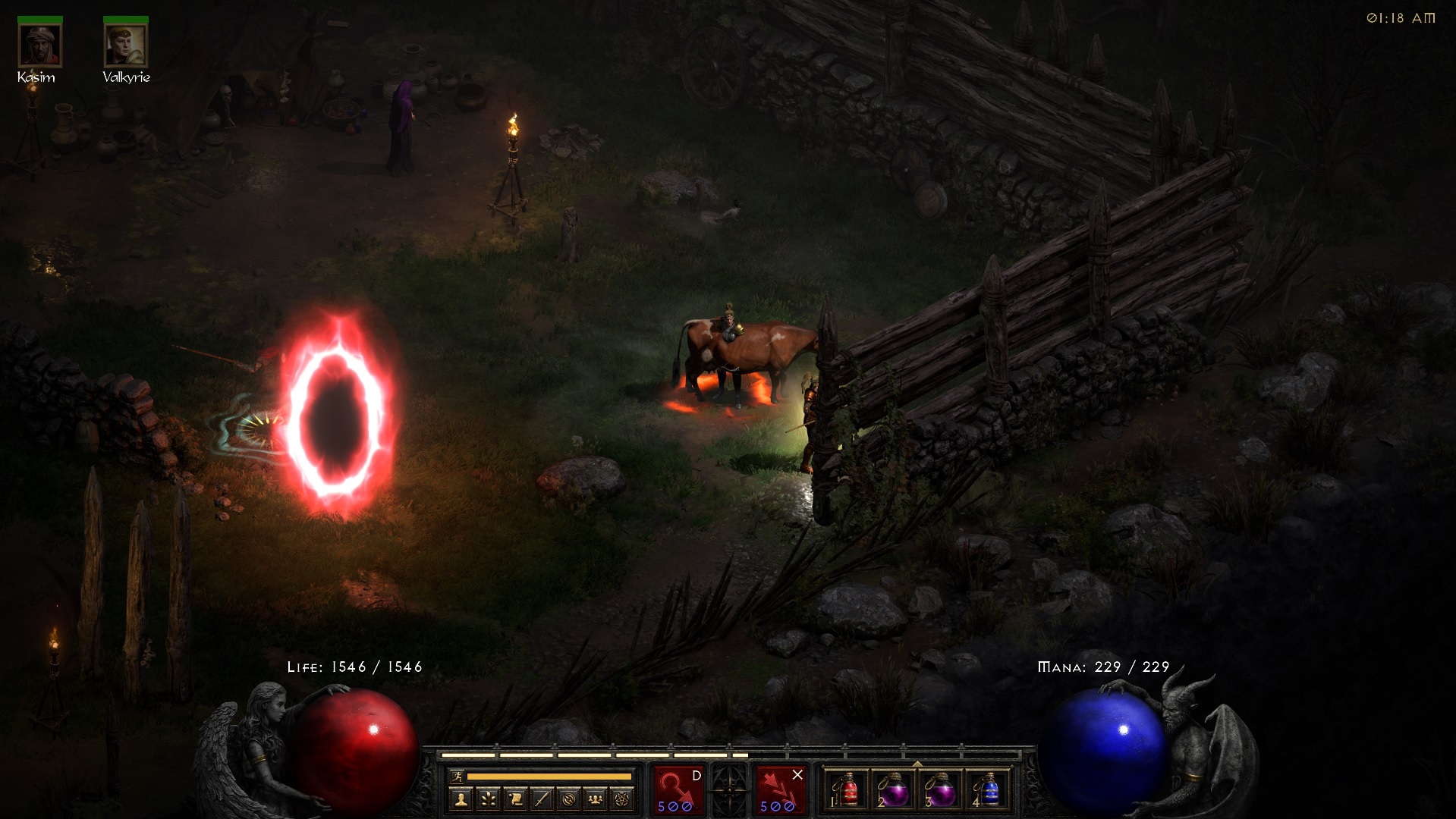Open the party icon with three figures
Screen dimensions: 1456x819
[x=596, y=799]
